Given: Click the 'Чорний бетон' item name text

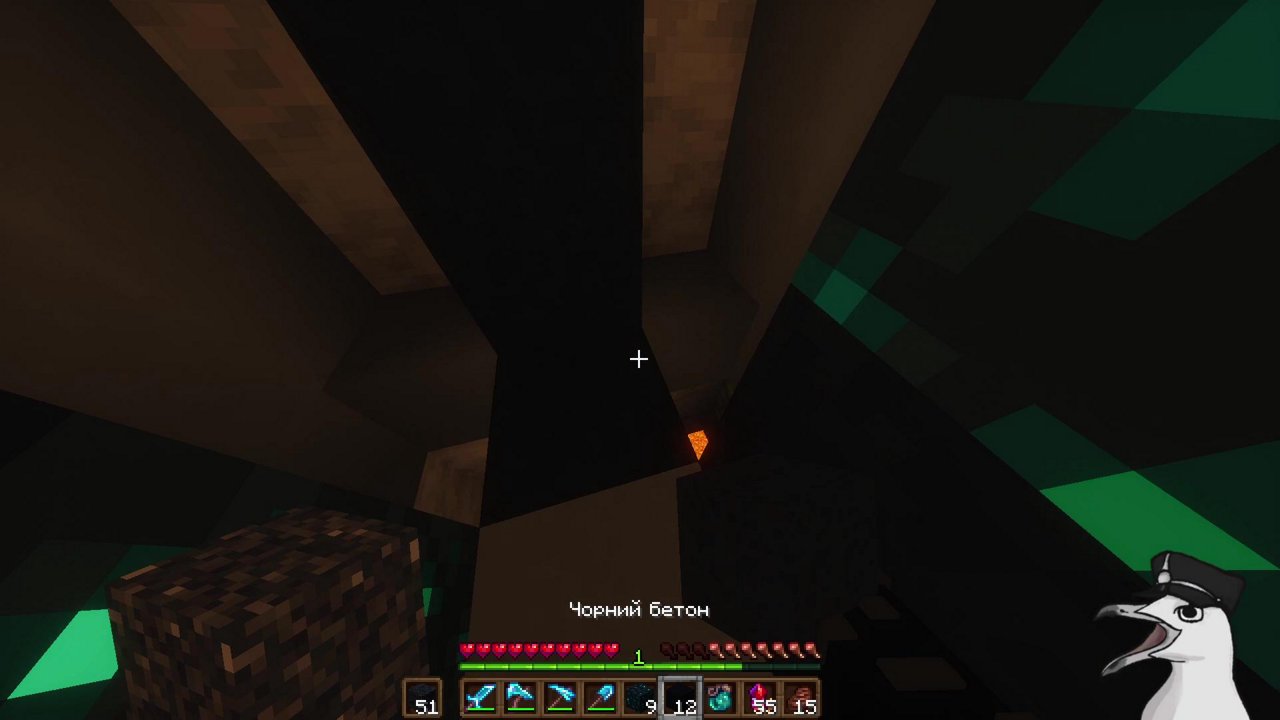Looking at the screenshot, I should pos(638,609).
